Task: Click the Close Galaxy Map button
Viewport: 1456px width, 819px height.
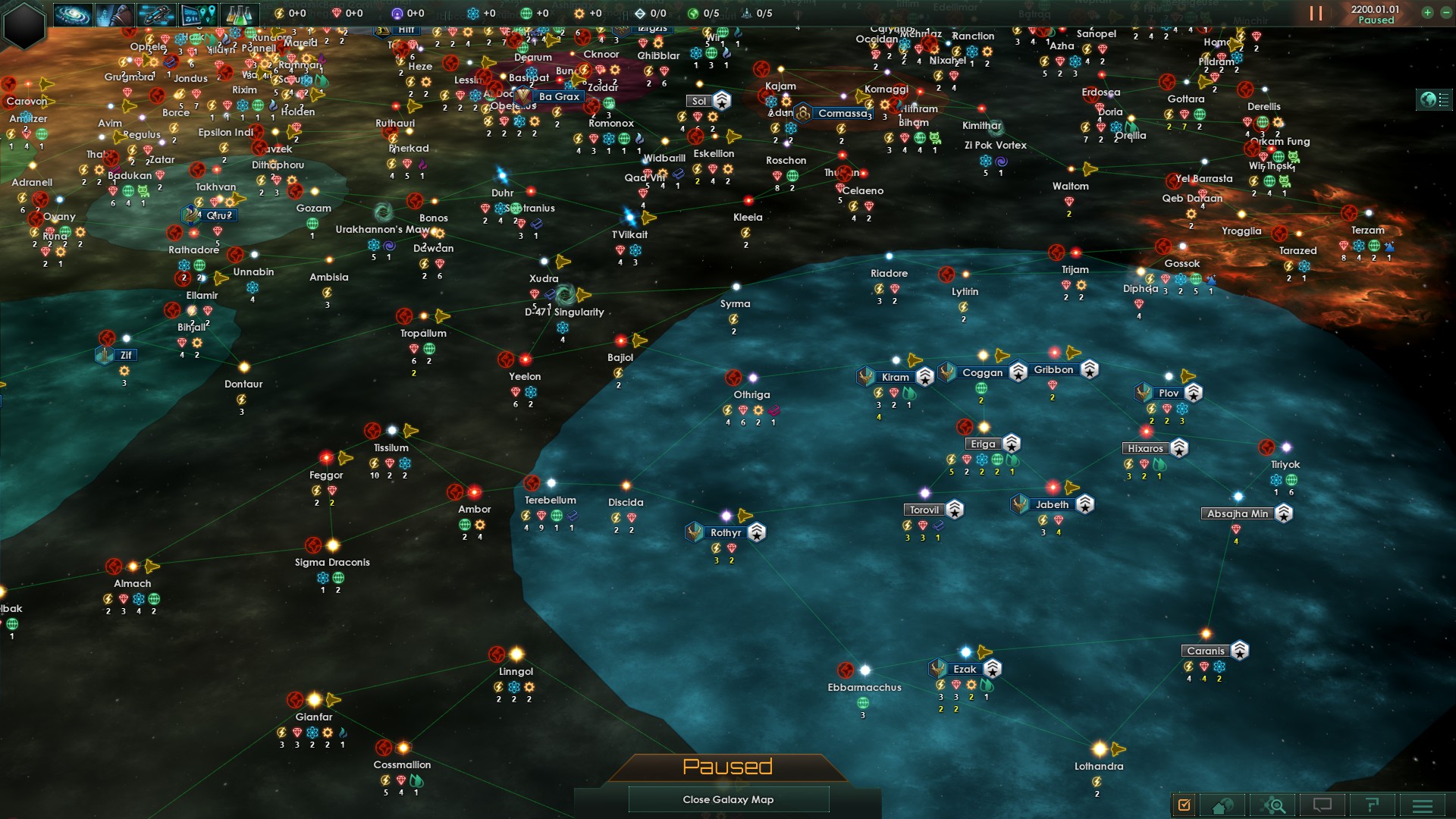Action: [x=728, y=799]
